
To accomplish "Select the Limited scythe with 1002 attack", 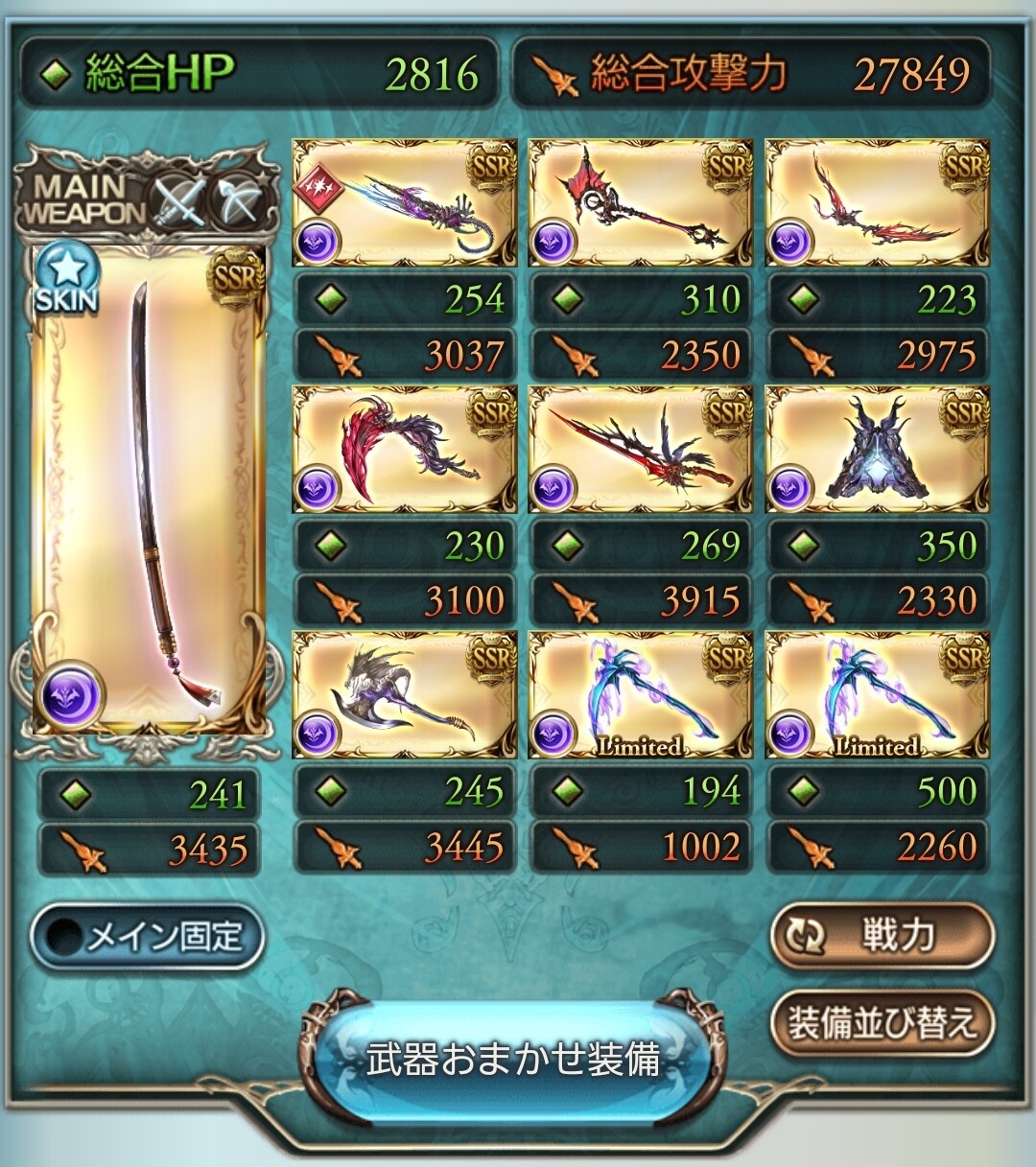I will (640, 695).
